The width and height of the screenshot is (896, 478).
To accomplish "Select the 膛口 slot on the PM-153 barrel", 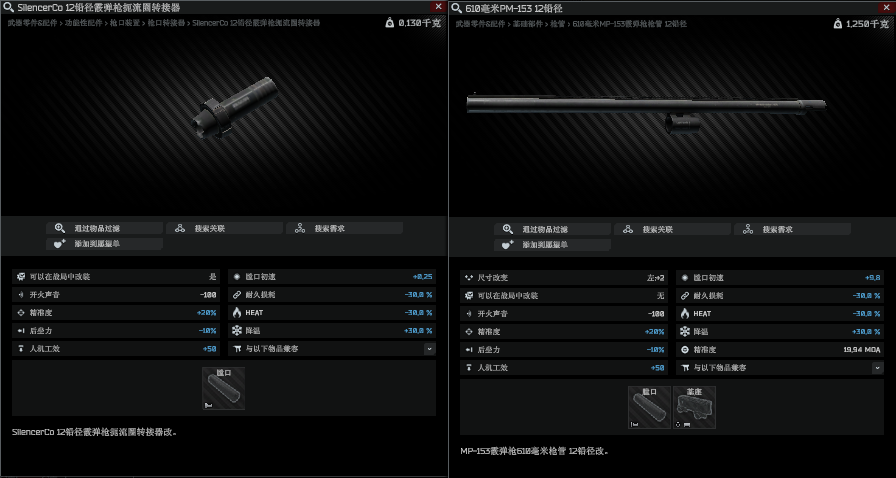I will pos(649,408).
